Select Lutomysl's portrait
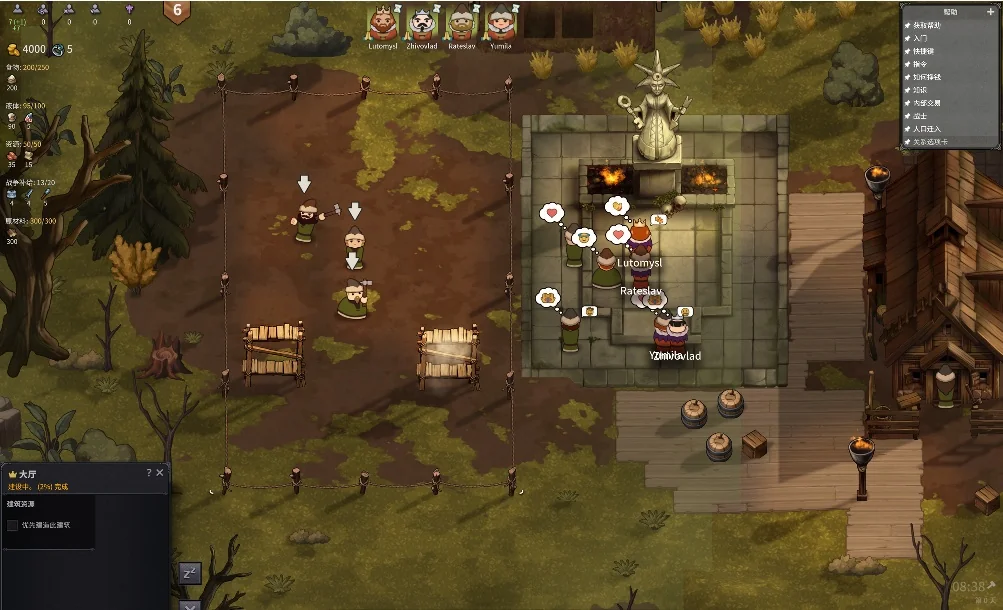Screen dimensions: 1003x610 [383, 23]
